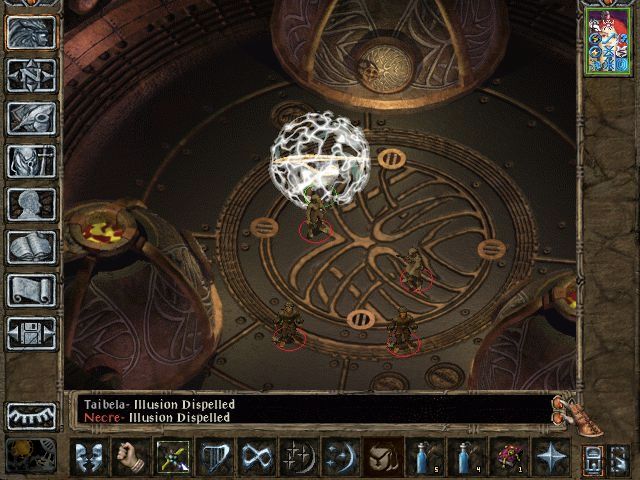Viewport: 640px width, 480px height.
Task: Open the area map screen
Action: point(32,74)
